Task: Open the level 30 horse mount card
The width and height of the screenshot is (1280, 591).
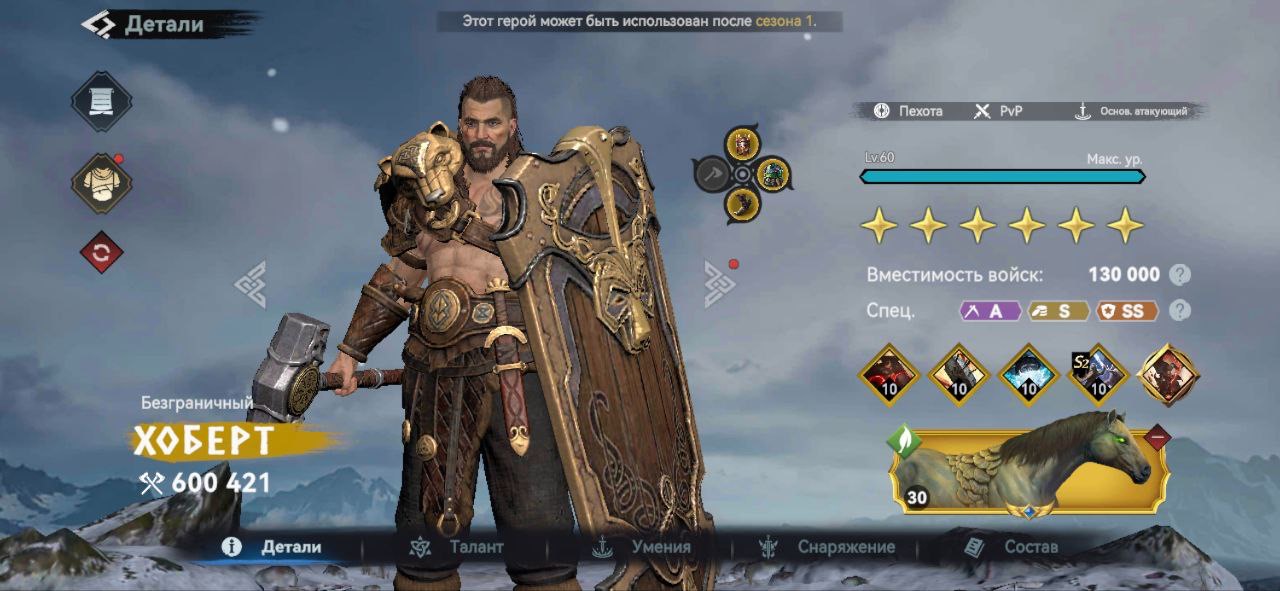Action: [x=1027, y=466]
